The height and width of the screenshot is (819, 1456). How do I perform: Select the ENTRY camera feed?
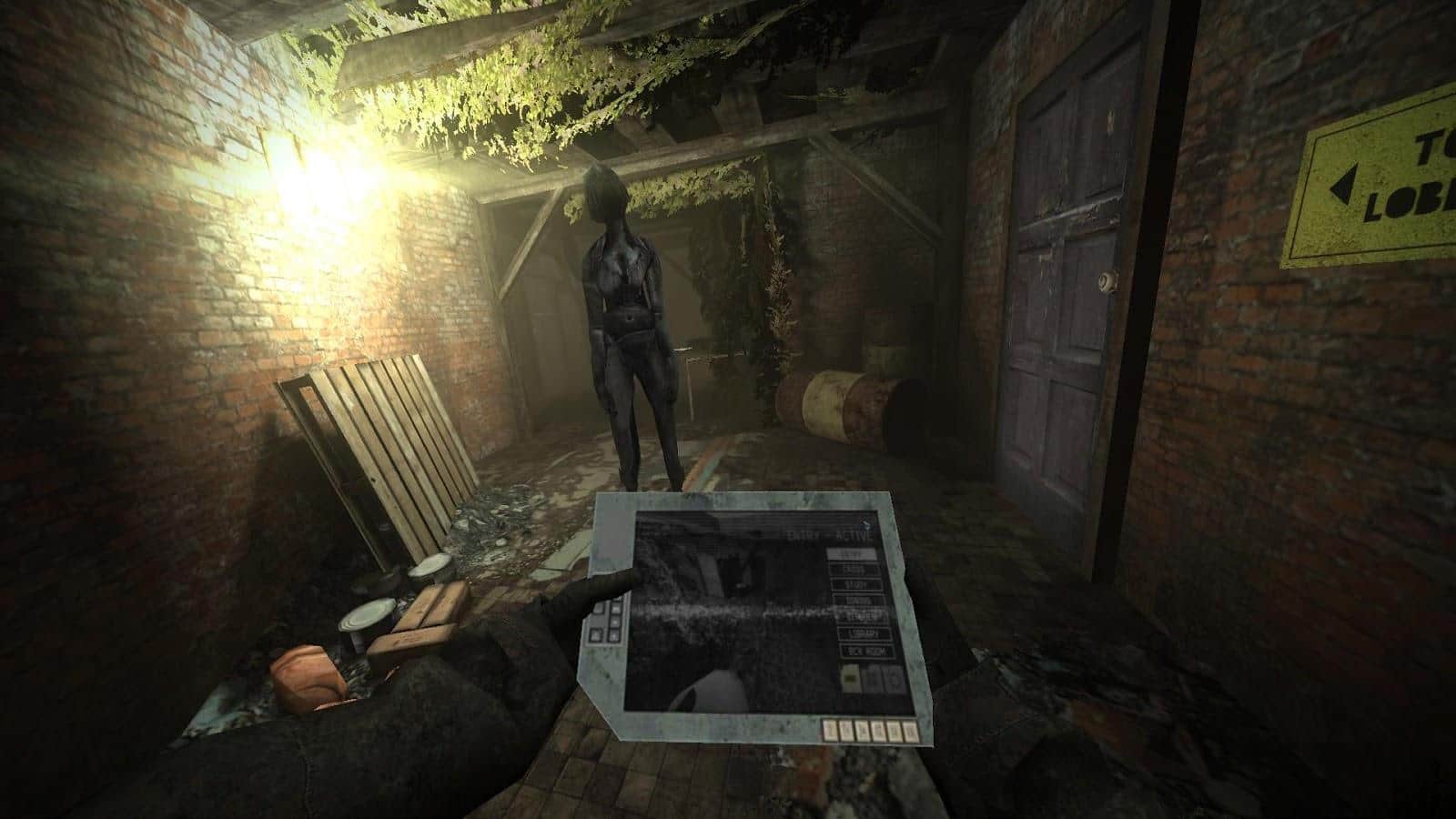tap(852, 554)
